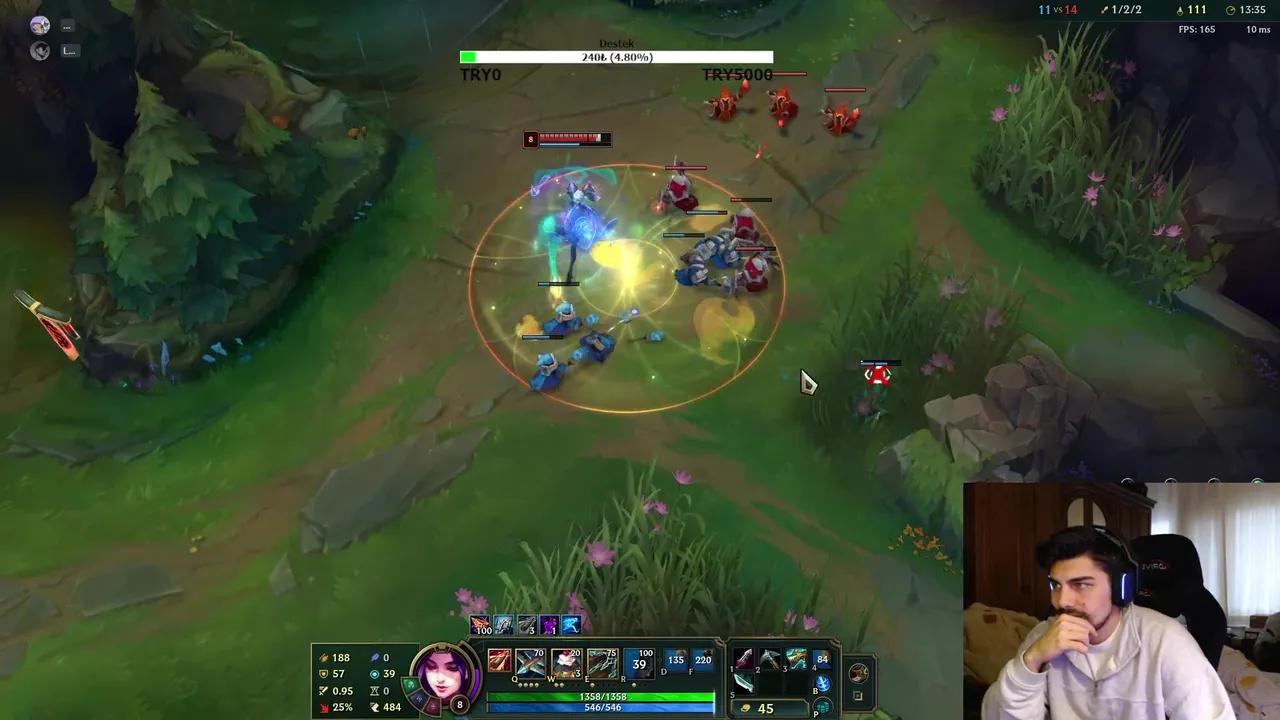The width and height of the screenshot is (1280, 720).
Task: Click the Heal summoner spell on D
Action: [x=675, y=661]
